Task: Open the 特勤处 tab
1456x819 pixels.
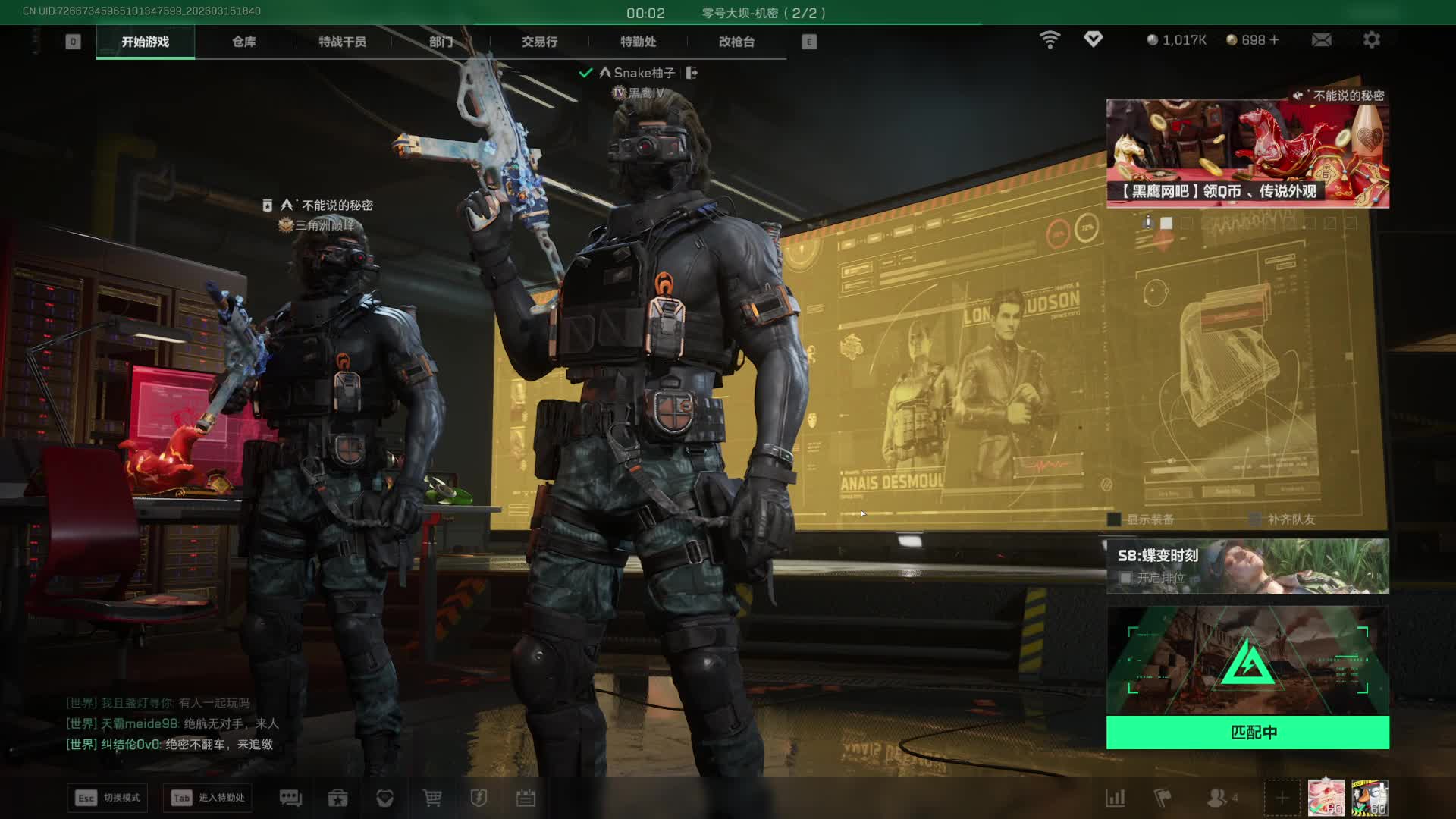Action: [638, 42]
